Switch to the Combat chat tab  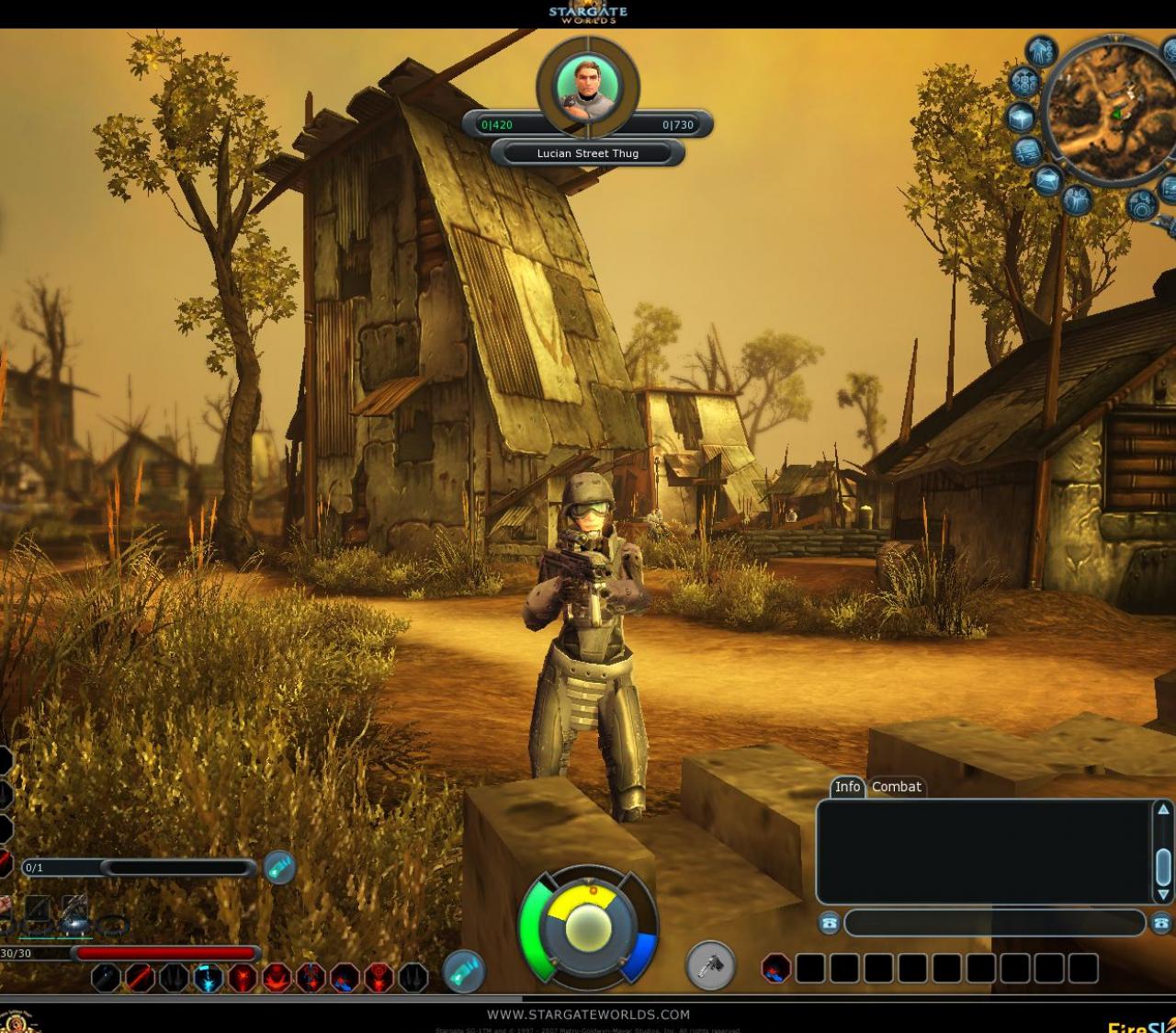coord(896,788)
